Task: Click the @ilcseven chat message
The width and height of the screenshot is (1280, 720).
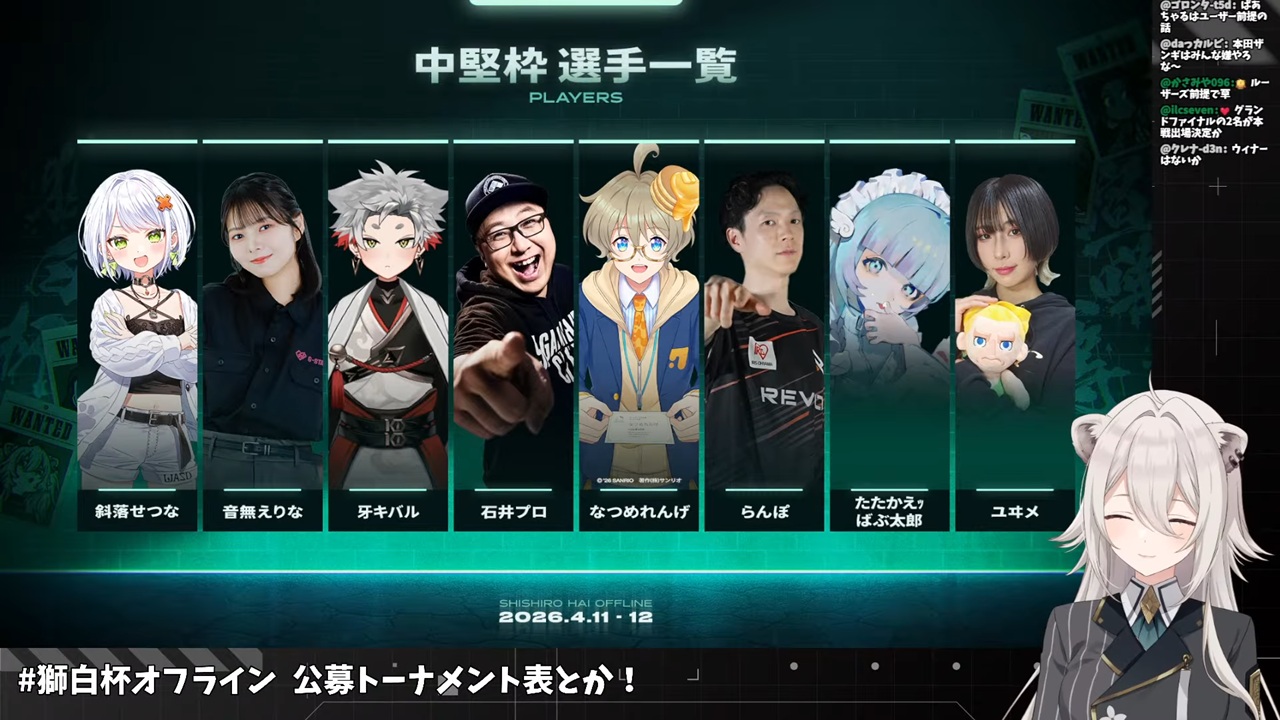Action: coord(1214,120)
